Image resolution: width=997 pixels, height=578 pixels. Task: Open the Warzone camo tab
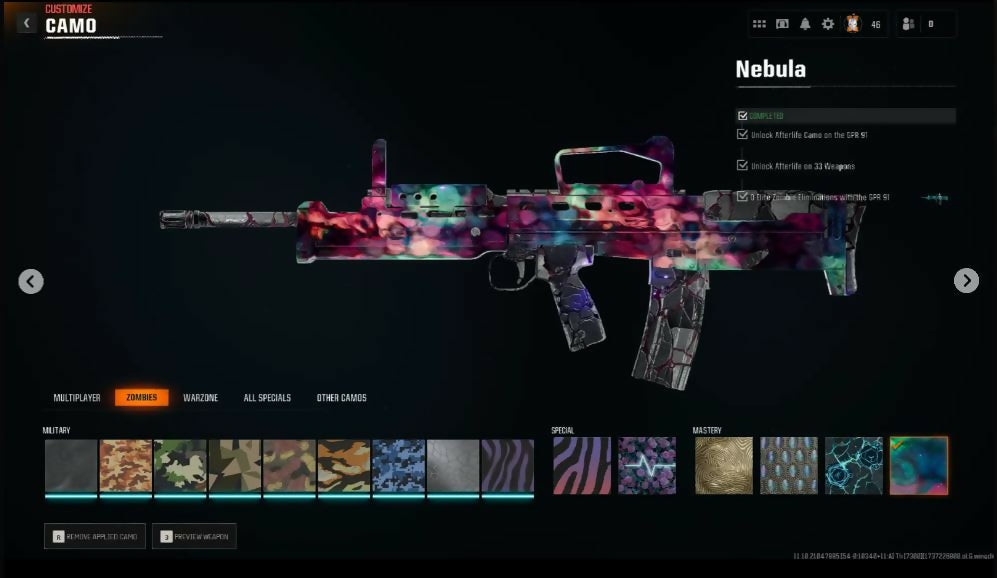[x=200, y=398]
